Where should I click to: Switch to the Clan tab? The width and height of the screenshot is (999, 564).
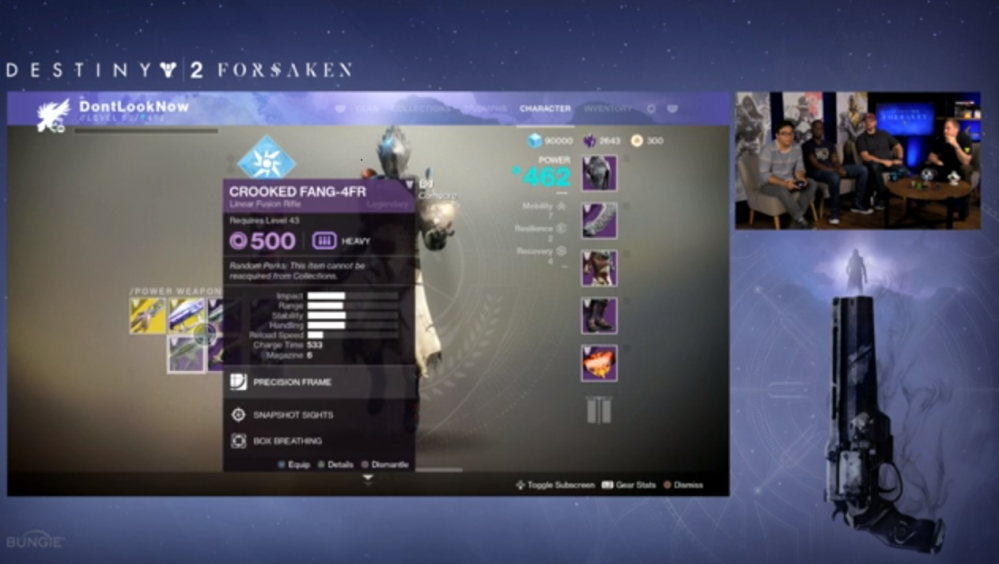tap(367, 109)
